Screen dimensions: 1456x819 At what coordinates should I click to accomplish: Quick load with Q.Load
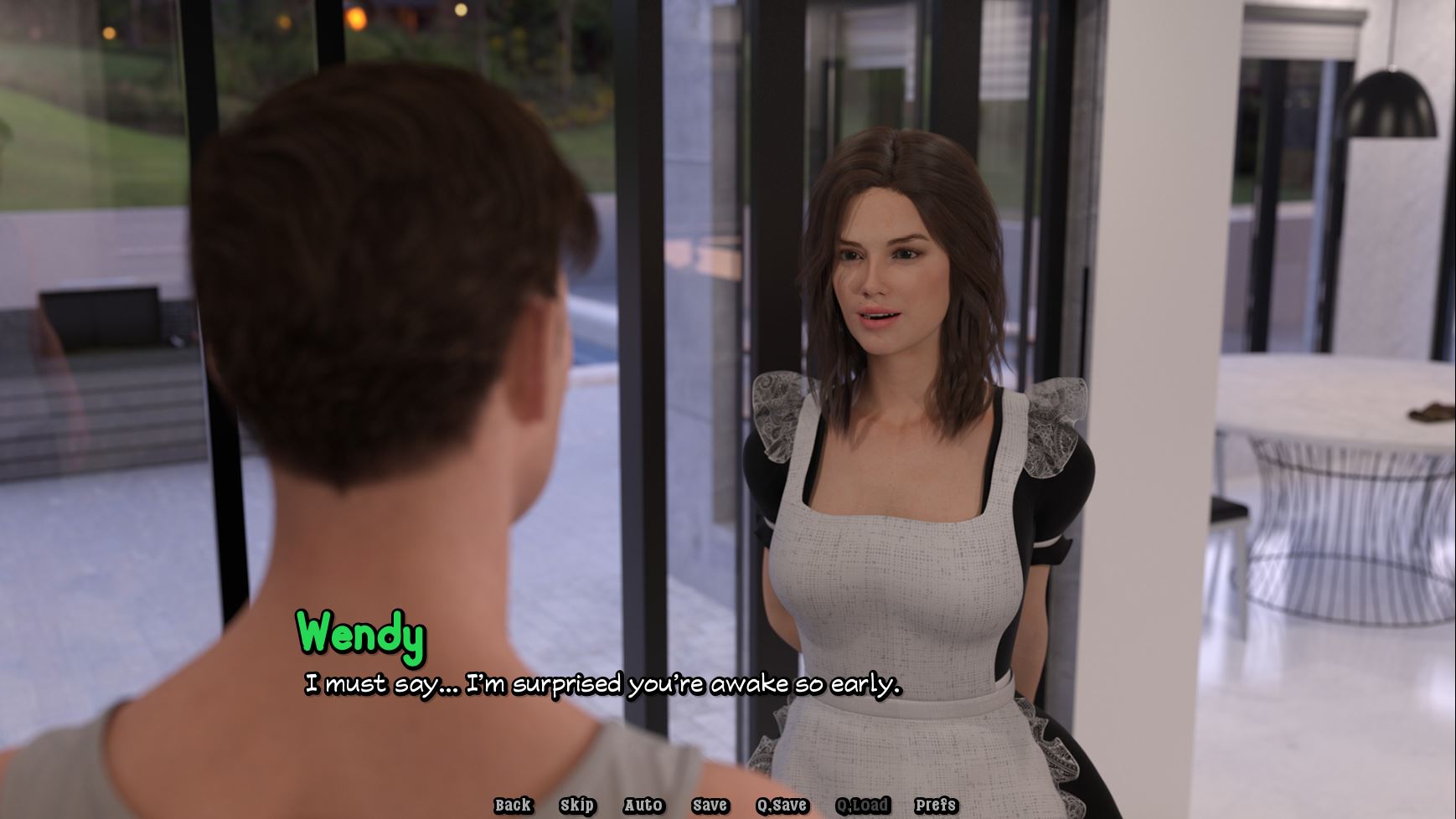862,805
